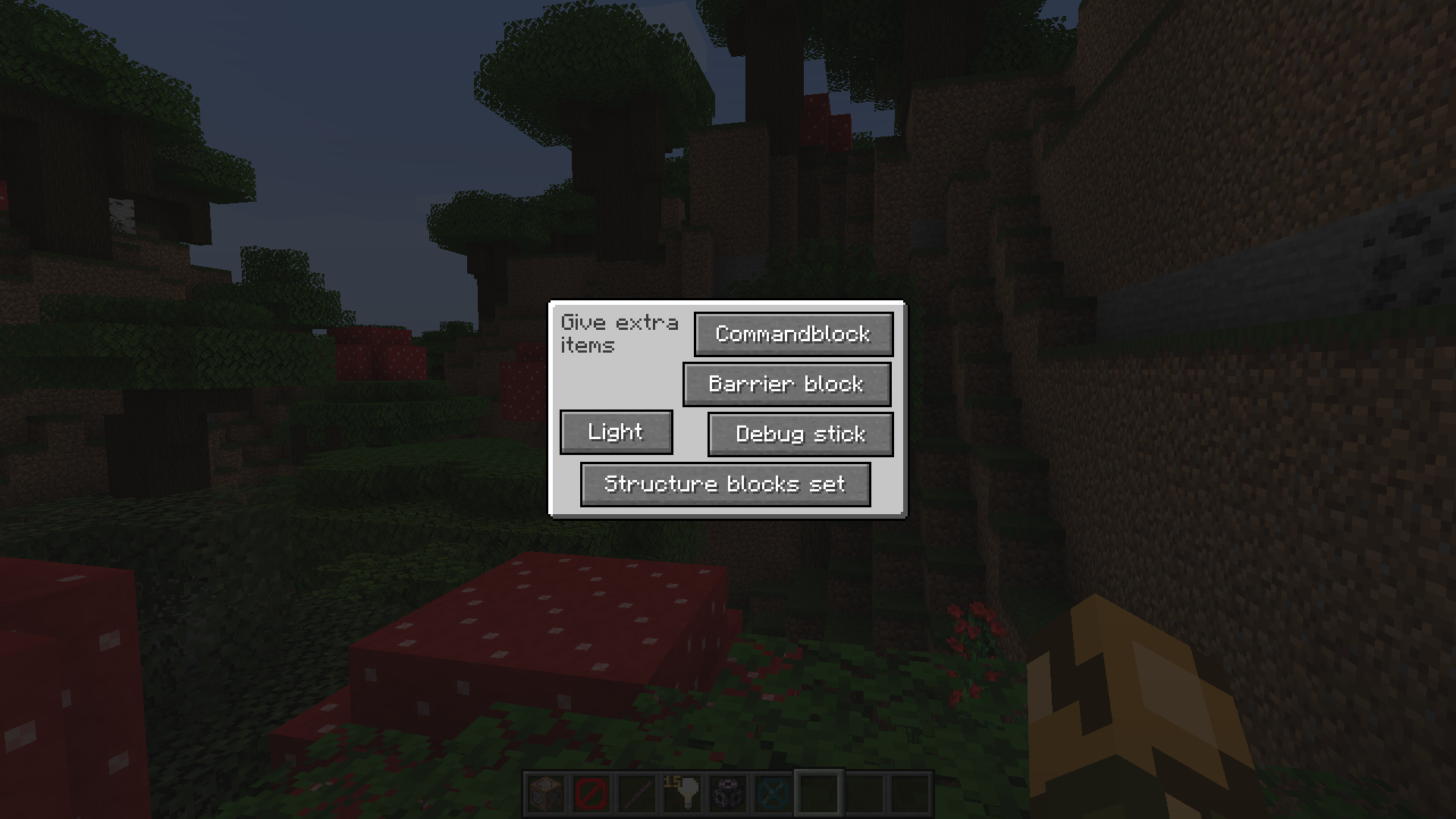Select the structure void item in the hotbar
Image resolution: width=1456 pixels, height=819 pixels.
coord(773,794)
